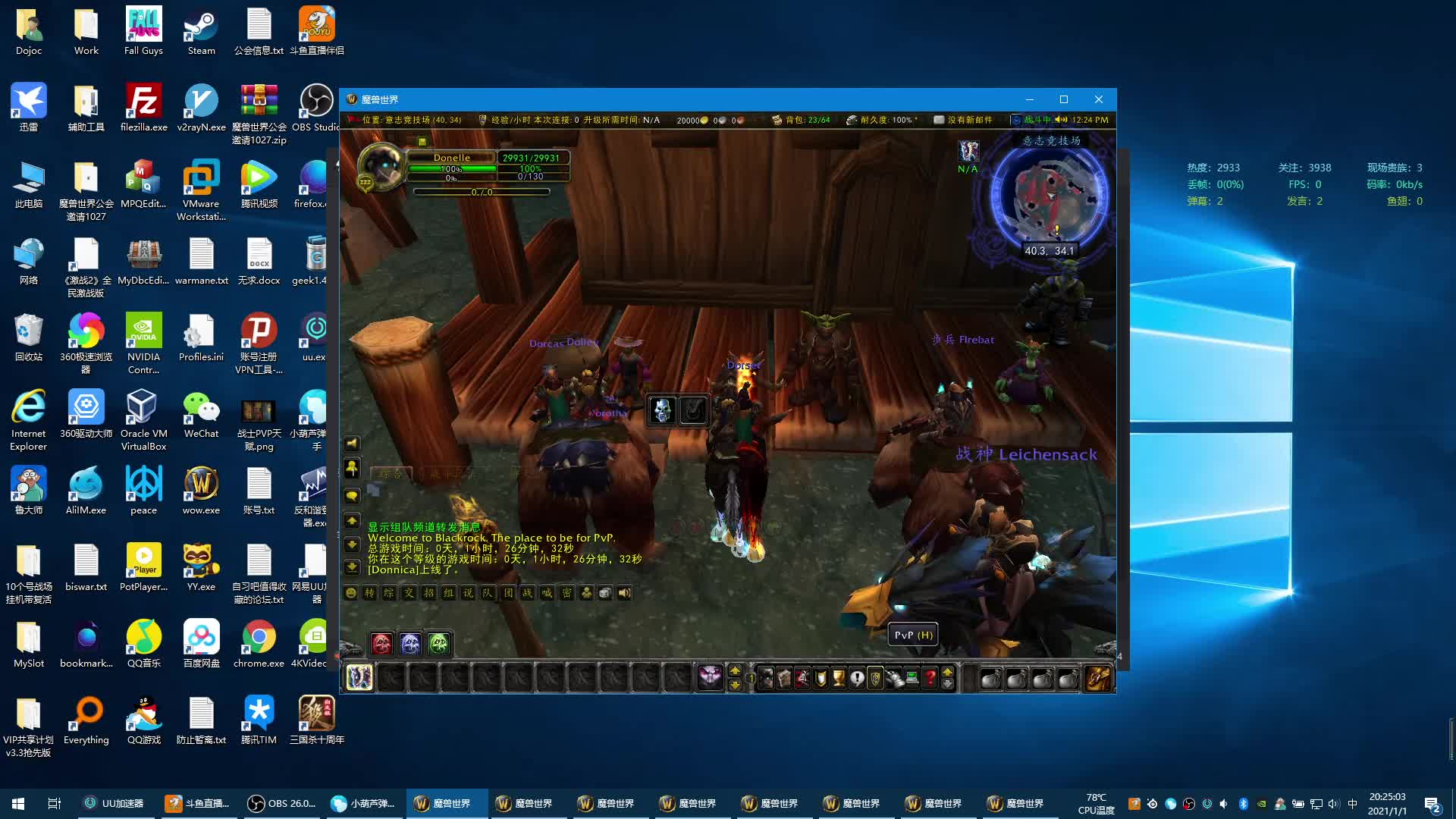Open the main backpack bag slot

pyautogui.click(x=1097, y=677)
